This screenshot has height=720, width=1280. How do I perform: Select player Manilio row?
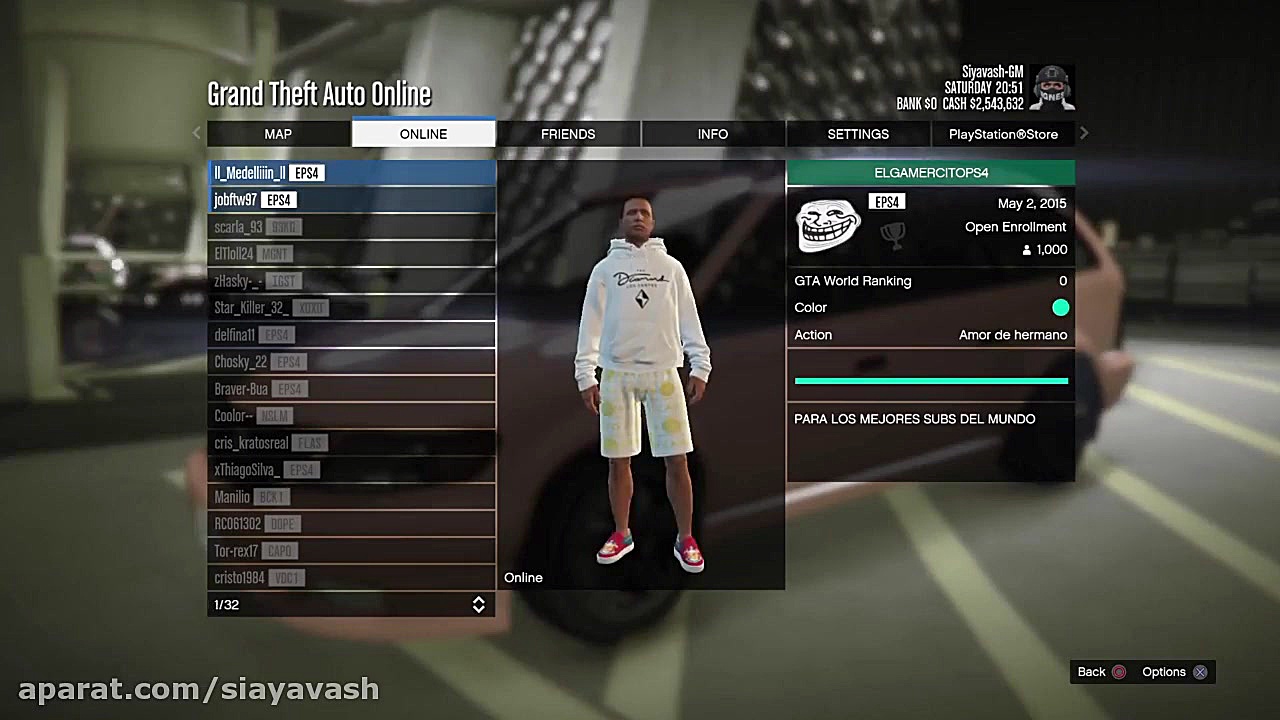(x=351, y=497)
